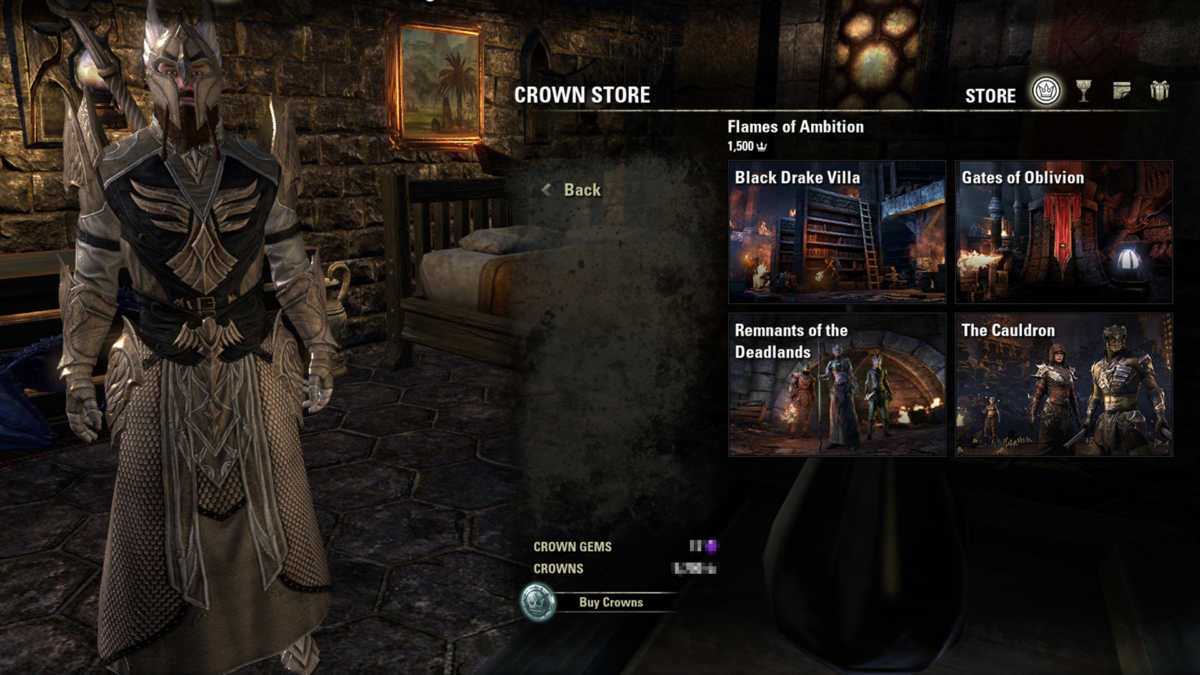Select the Gates of Oblivion tile
The height and width of the screenshot is (675, 1200).
pos(1063,231)
